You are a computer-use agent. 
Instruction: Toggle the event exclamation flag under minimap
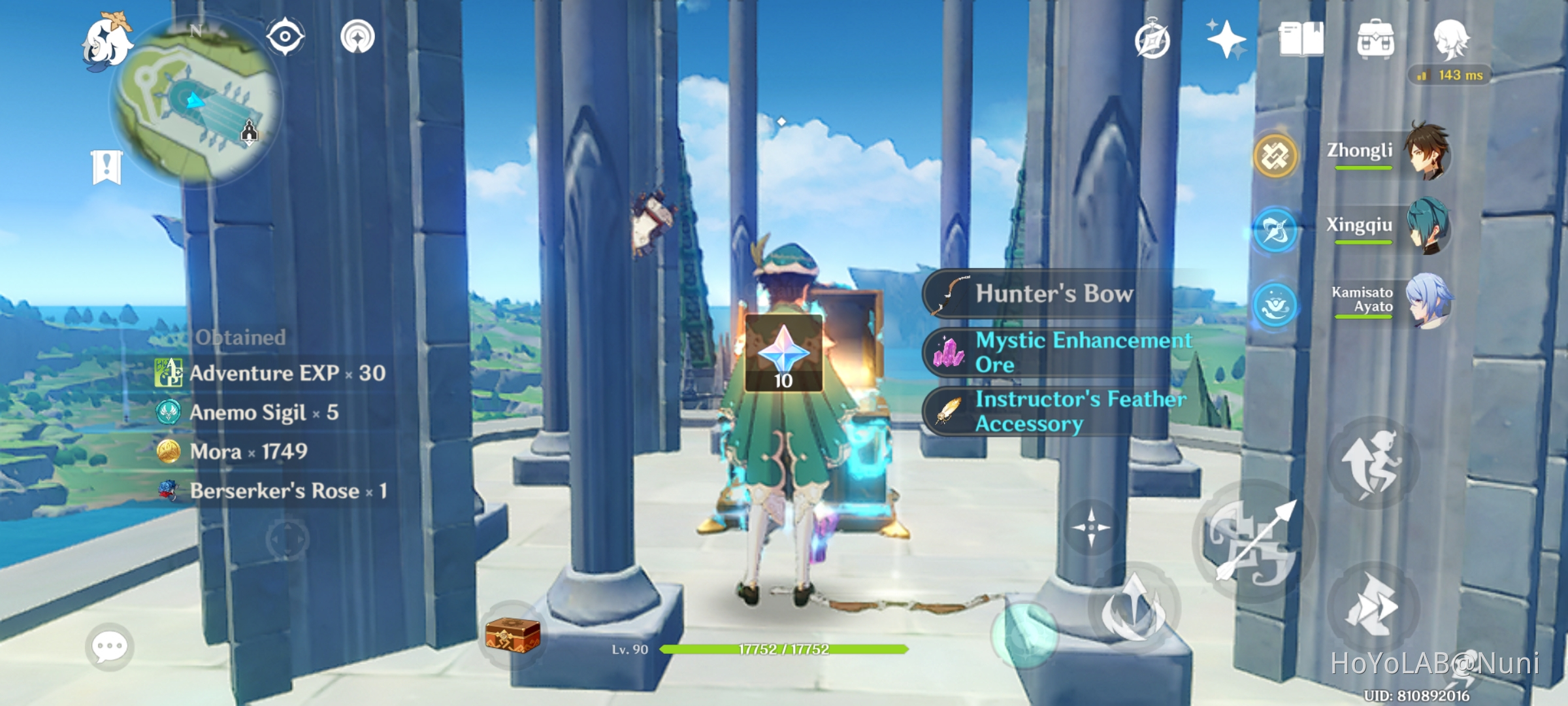106,165
